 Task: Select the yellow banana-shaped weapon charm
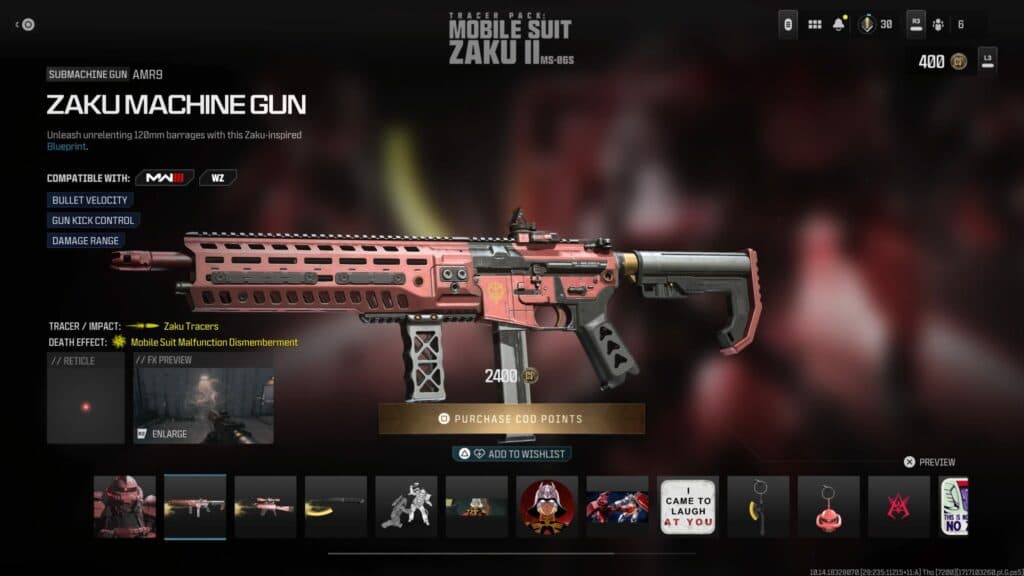758,506
